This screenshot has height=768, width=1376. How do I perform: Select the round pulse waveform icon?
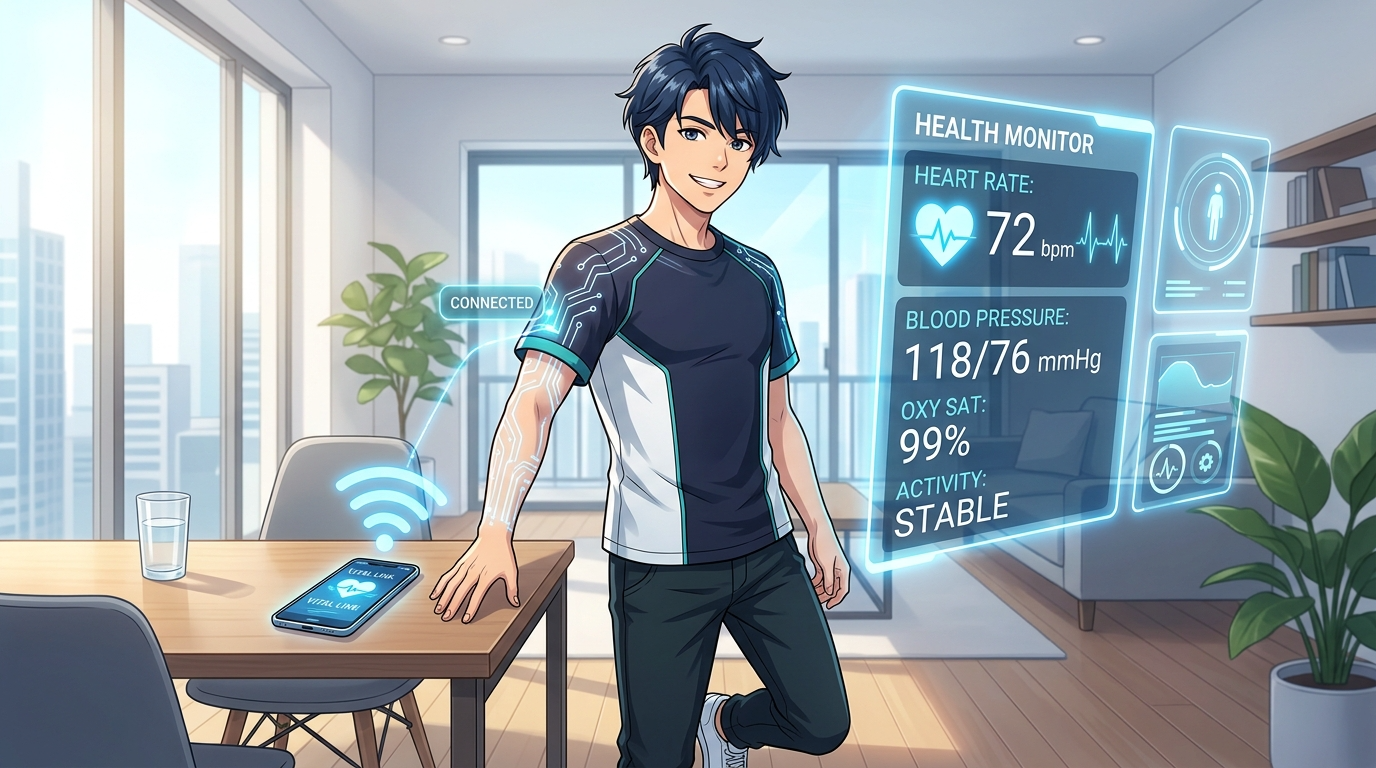[x=1167, y=468]
